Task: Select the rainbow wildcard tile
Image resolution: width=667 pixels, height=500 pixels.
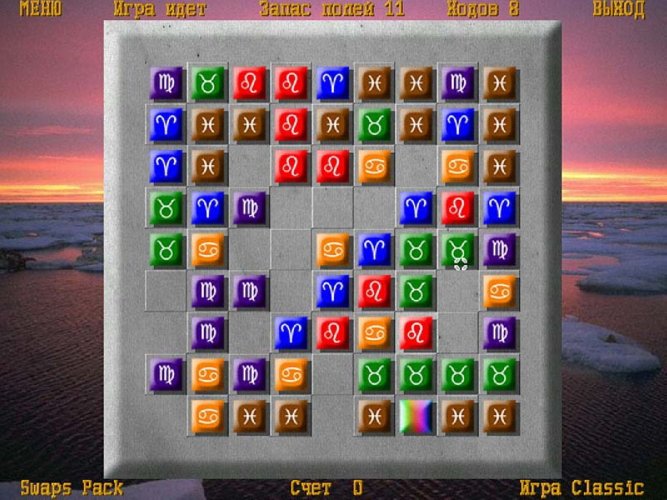Action: pyautogui.click(x=416, y=416)
